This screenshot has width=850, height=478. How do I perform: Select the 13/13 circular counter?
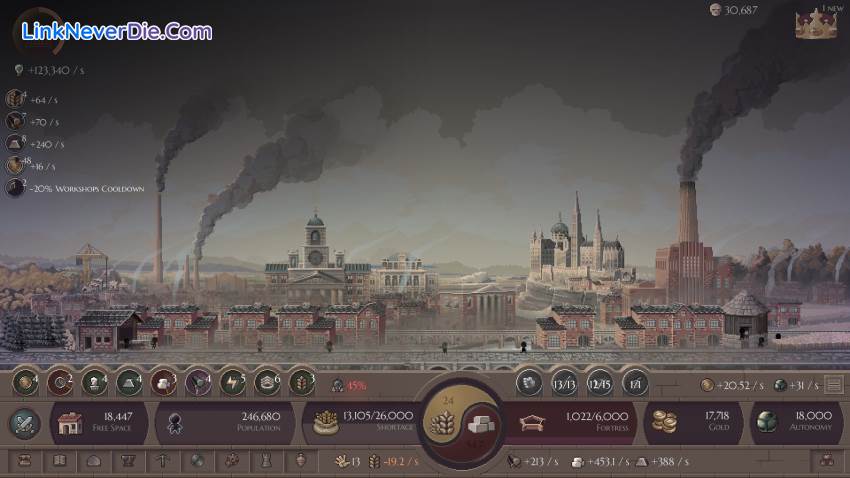click(x=565, y=383)
